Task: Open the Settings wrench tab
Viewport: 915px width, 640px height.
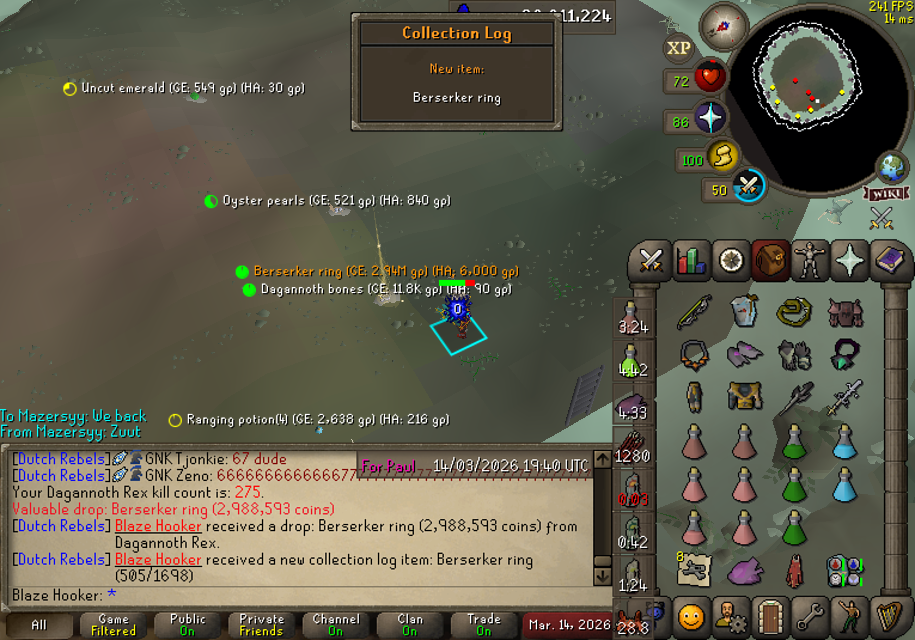Action: [x=809, y=617]
